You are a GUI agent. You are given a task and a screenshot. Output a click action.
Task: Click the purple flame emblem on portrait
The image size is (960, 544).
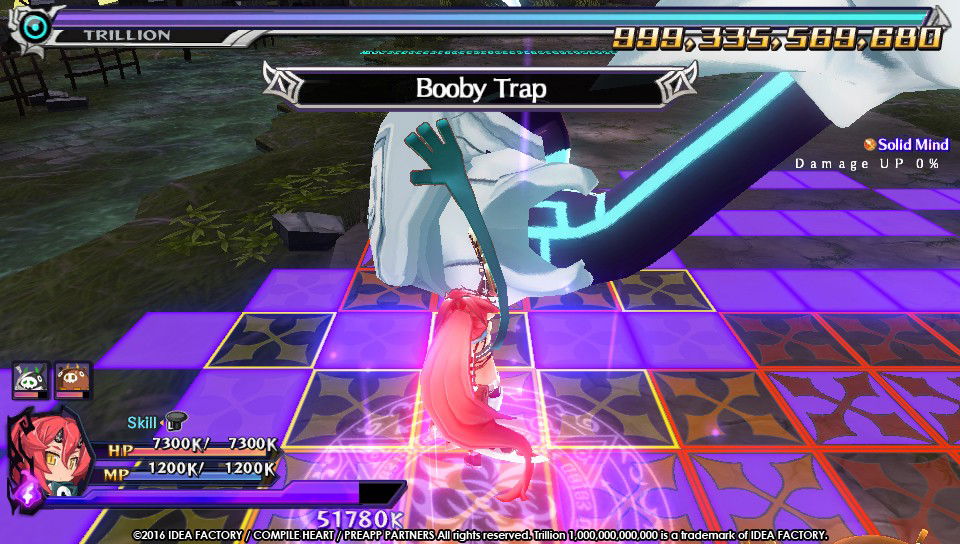tap(23, 492)
